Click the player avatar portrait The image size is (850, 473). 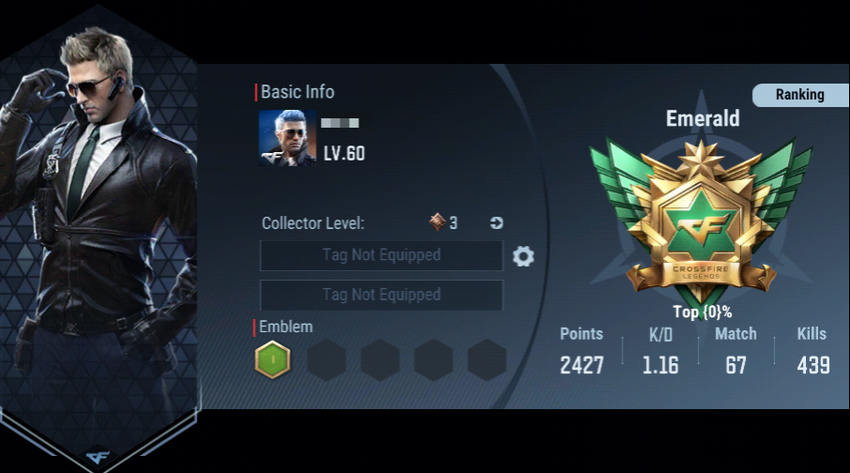click(287, 137)
